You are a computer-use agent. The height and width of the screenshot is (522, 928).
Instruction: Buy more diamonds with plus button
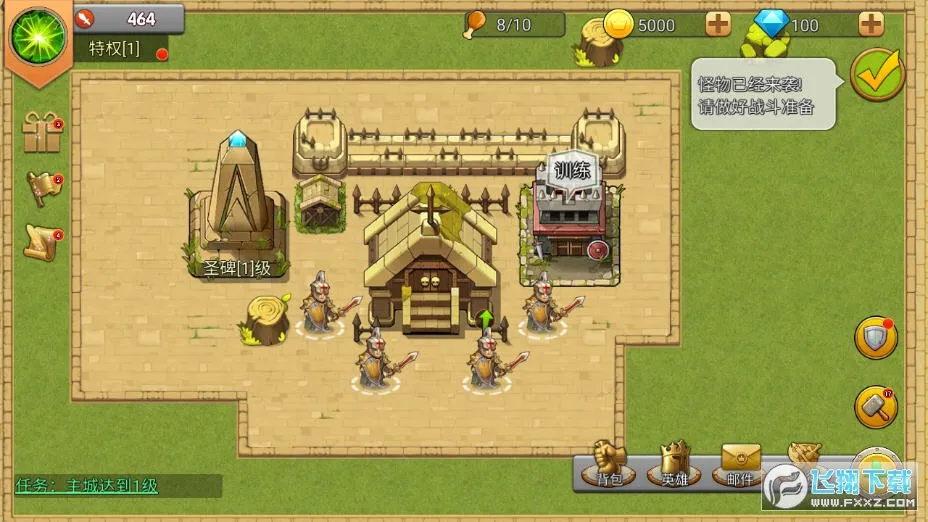pos(871,24)
